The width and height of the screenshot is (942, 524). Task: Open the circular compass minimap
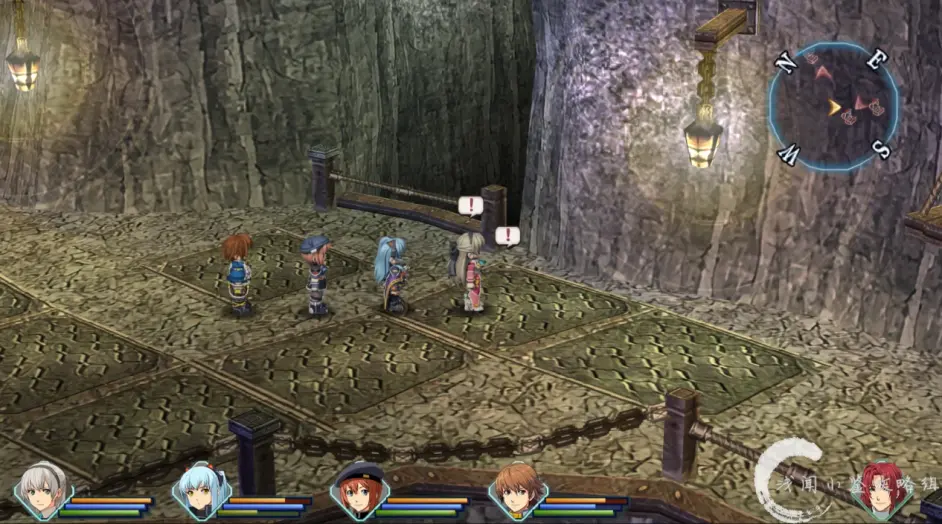coord(832,106)
